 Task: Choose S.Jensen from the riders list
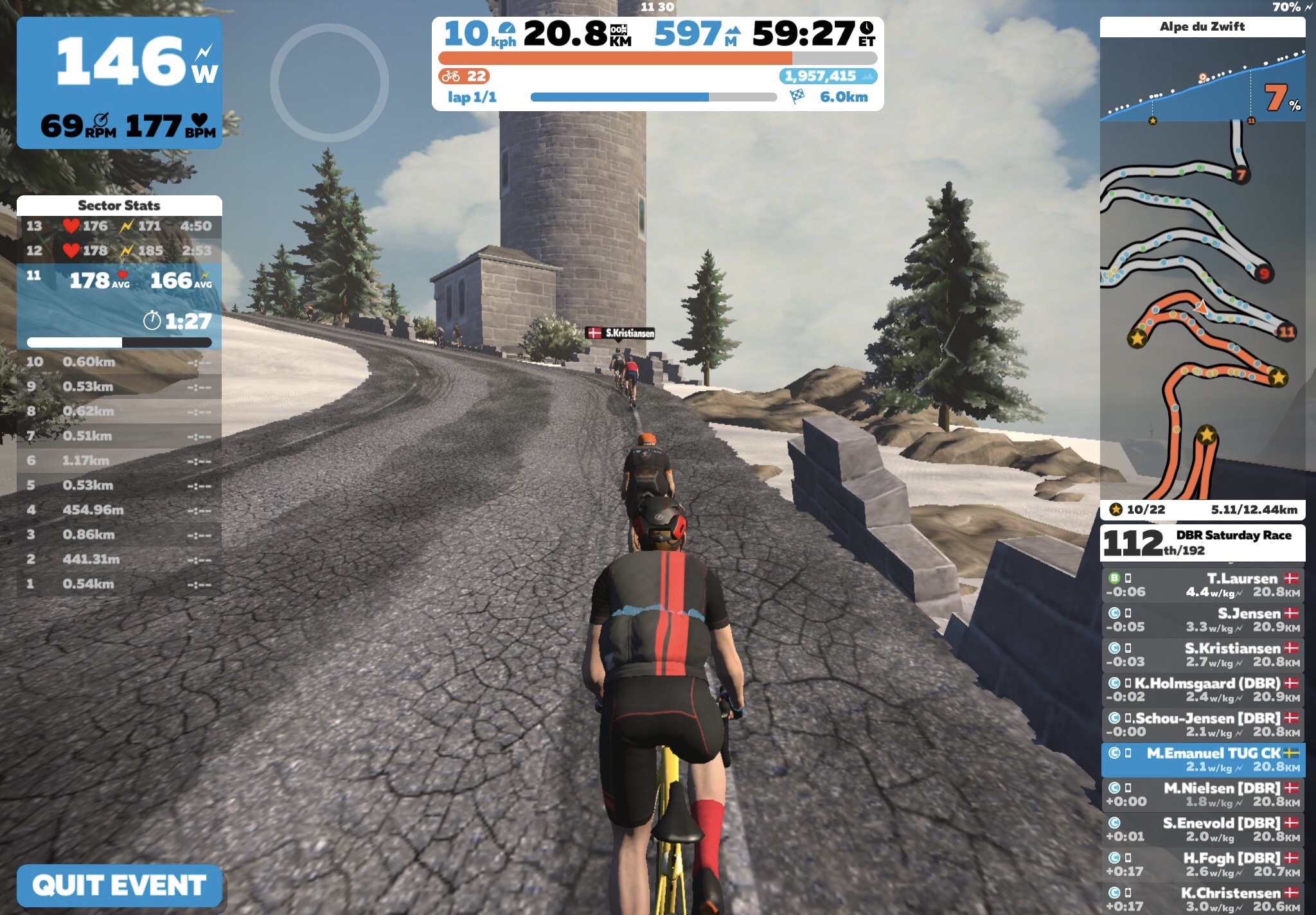1202,619
